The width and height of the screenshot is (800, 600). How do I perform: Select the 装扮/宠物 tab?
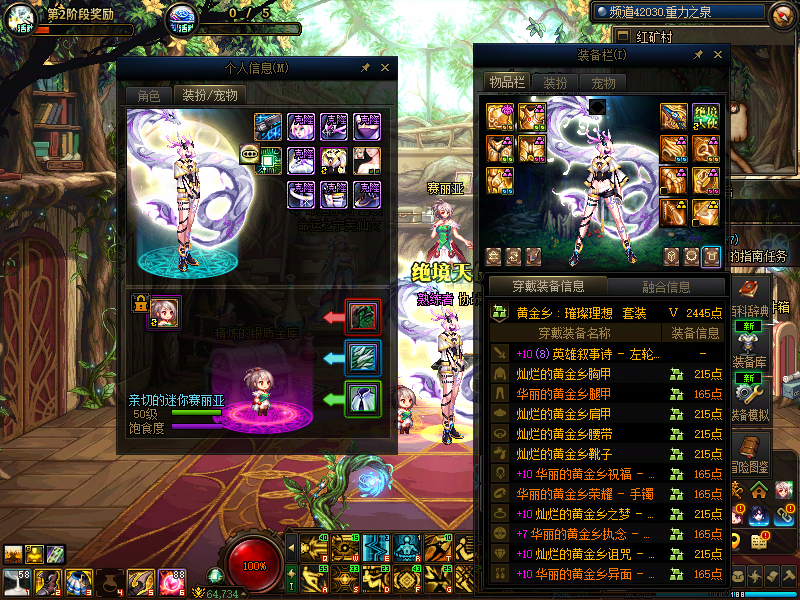click(x=209, y=95)
